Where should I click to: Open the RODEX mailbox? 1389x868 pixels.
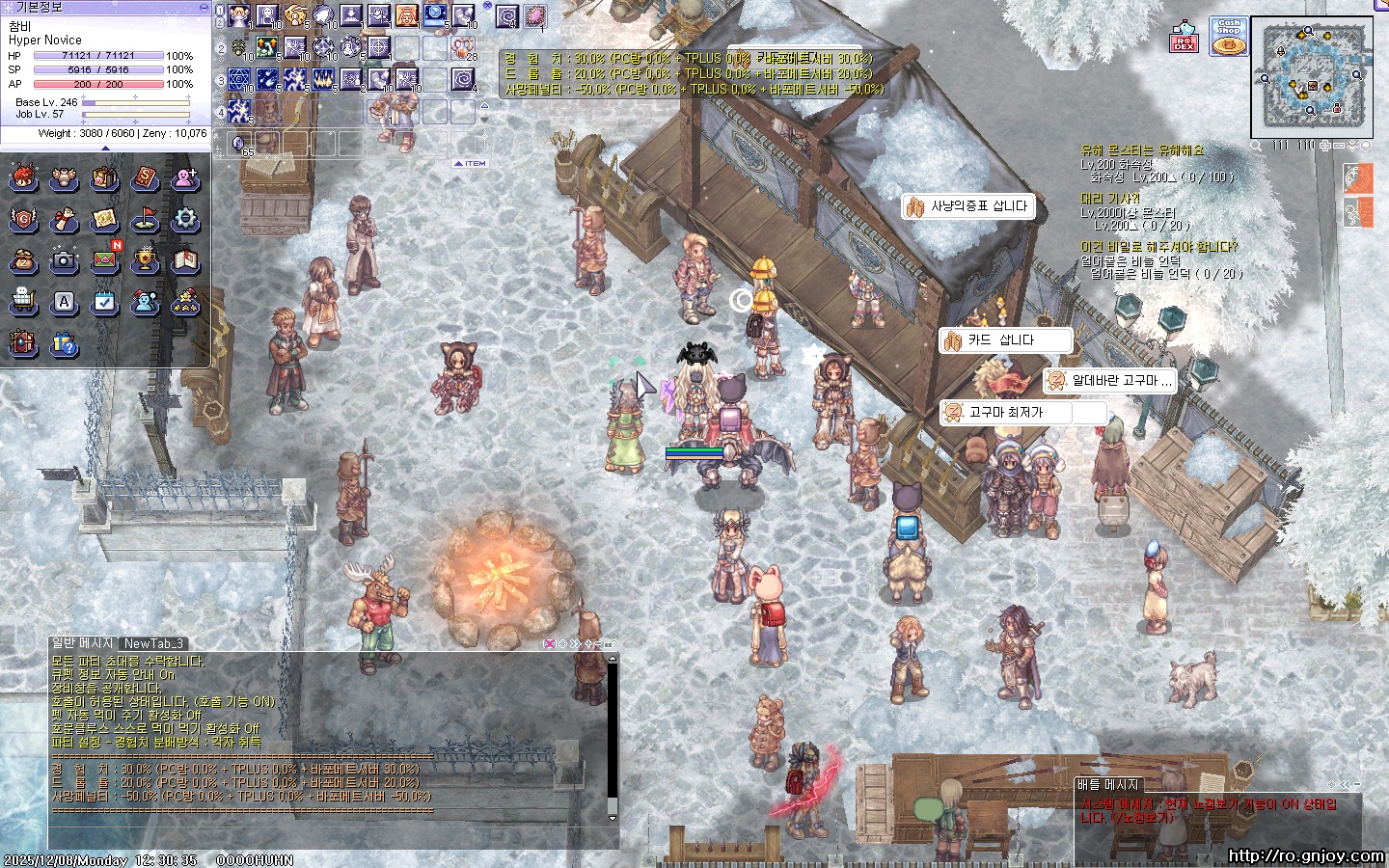[1185, 41]
